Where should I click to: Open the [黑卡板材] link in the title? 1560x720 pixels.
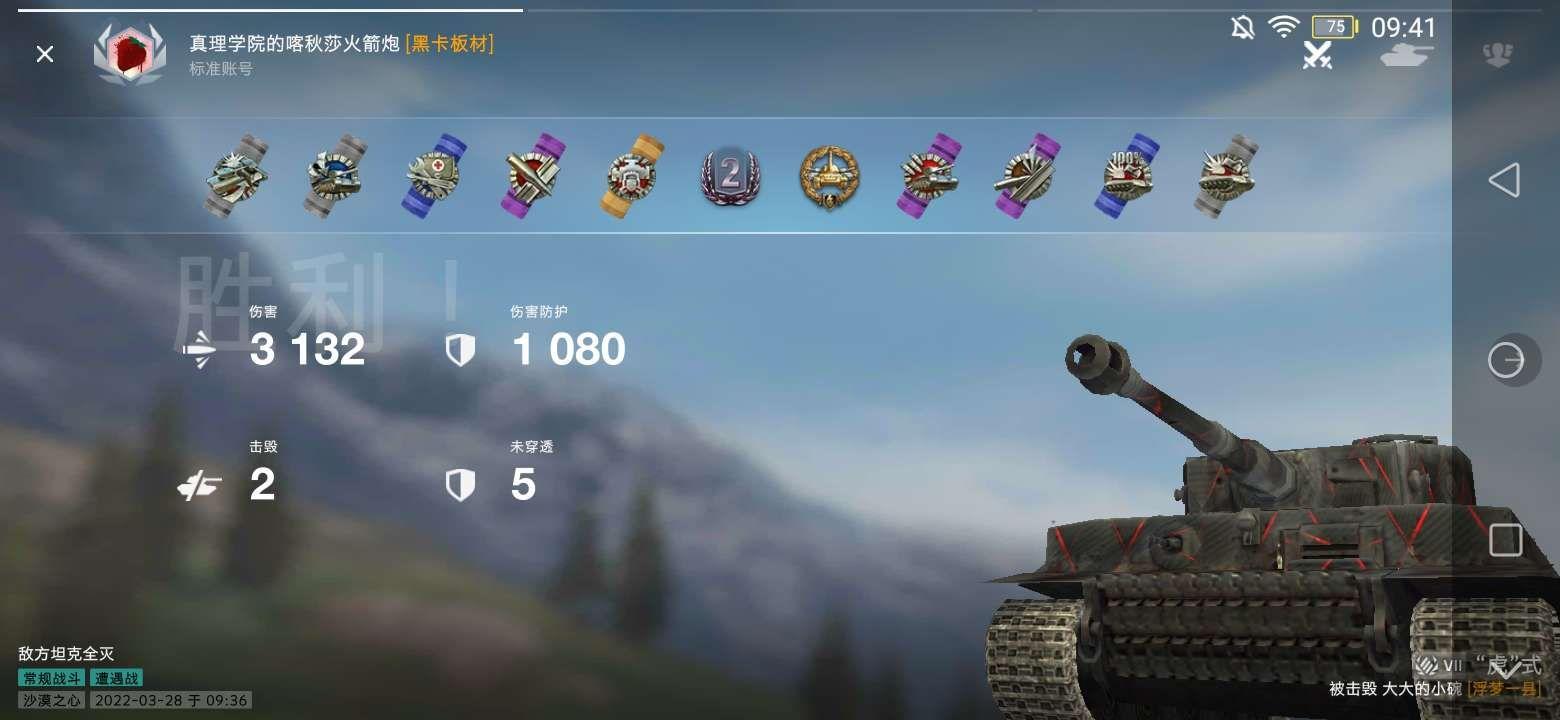point(451,44)
